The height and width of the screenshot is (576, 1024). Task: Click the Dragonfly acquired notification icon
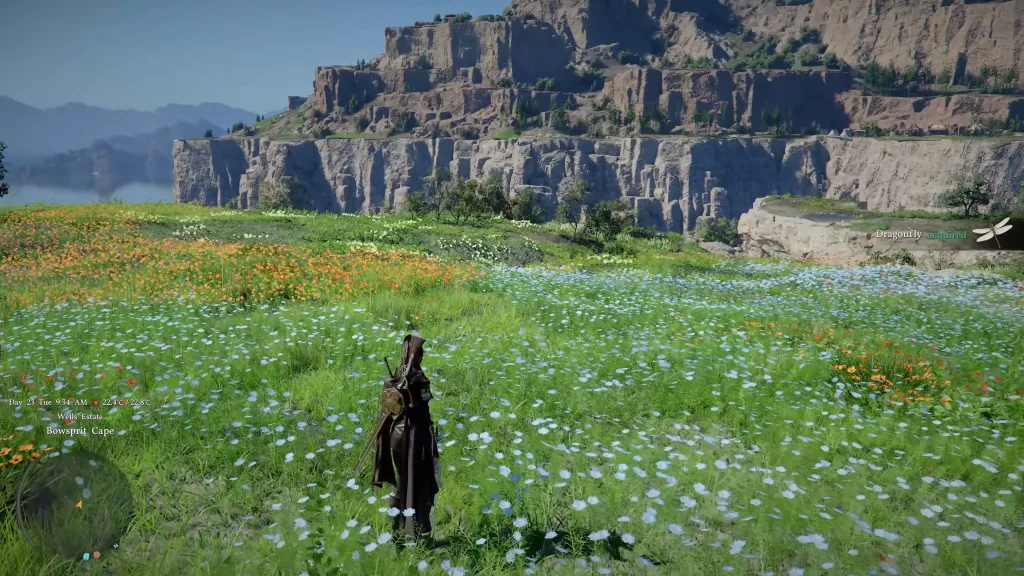click(992, 232)
